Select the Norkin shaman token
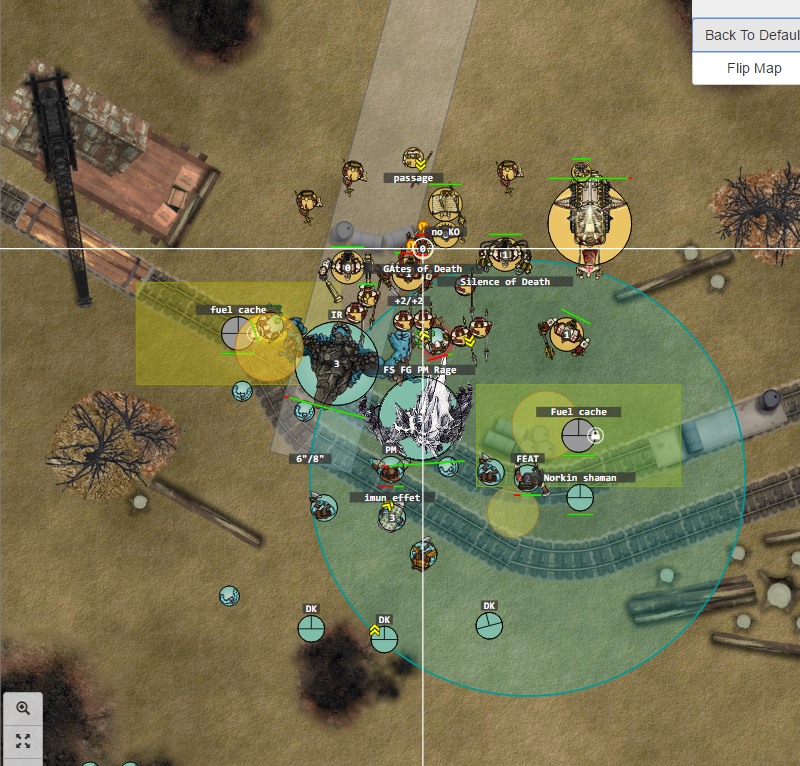 [x=580, y=497]
